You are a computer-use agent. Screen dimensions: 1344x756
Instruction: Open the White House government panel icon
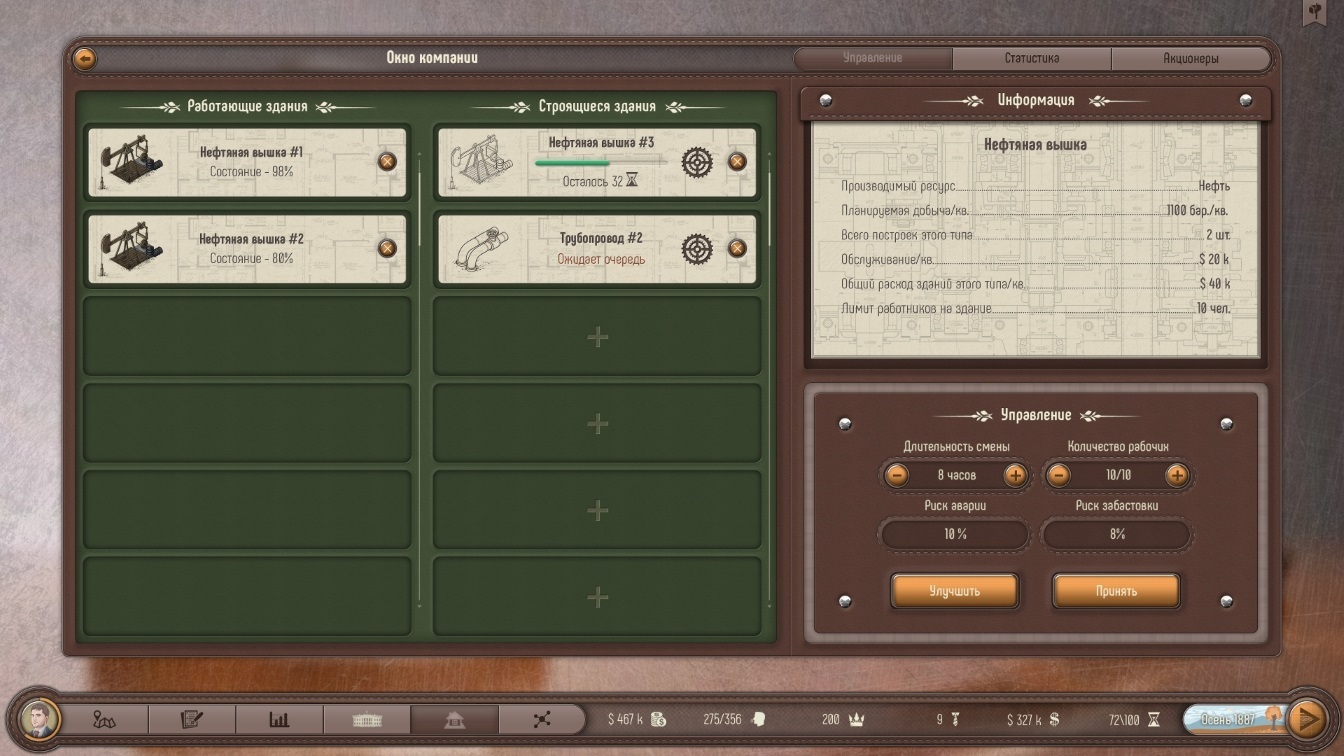(x=367, y=718)
